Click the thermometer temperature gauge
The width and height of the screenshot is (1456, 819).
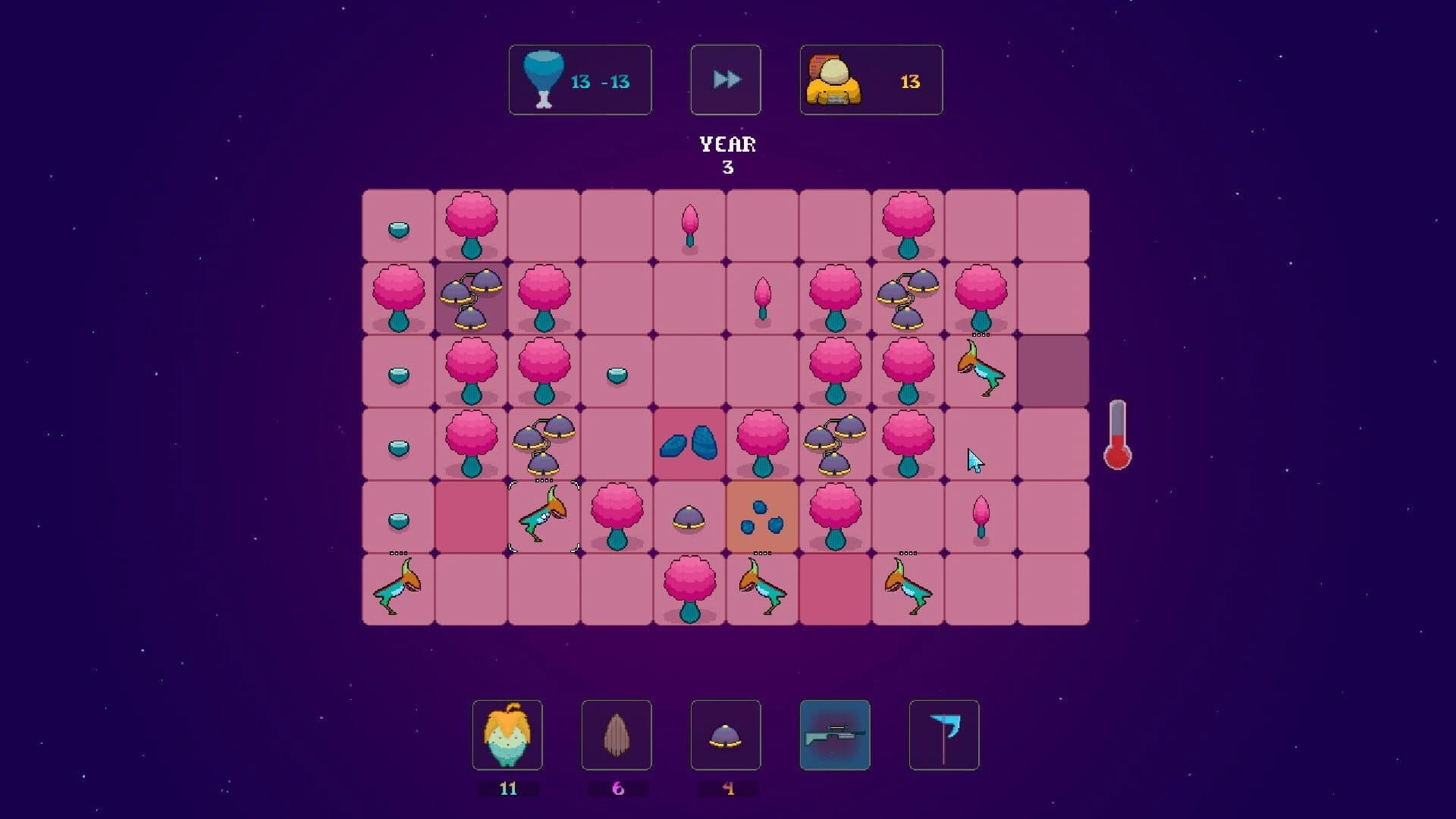click(1116, 432)
